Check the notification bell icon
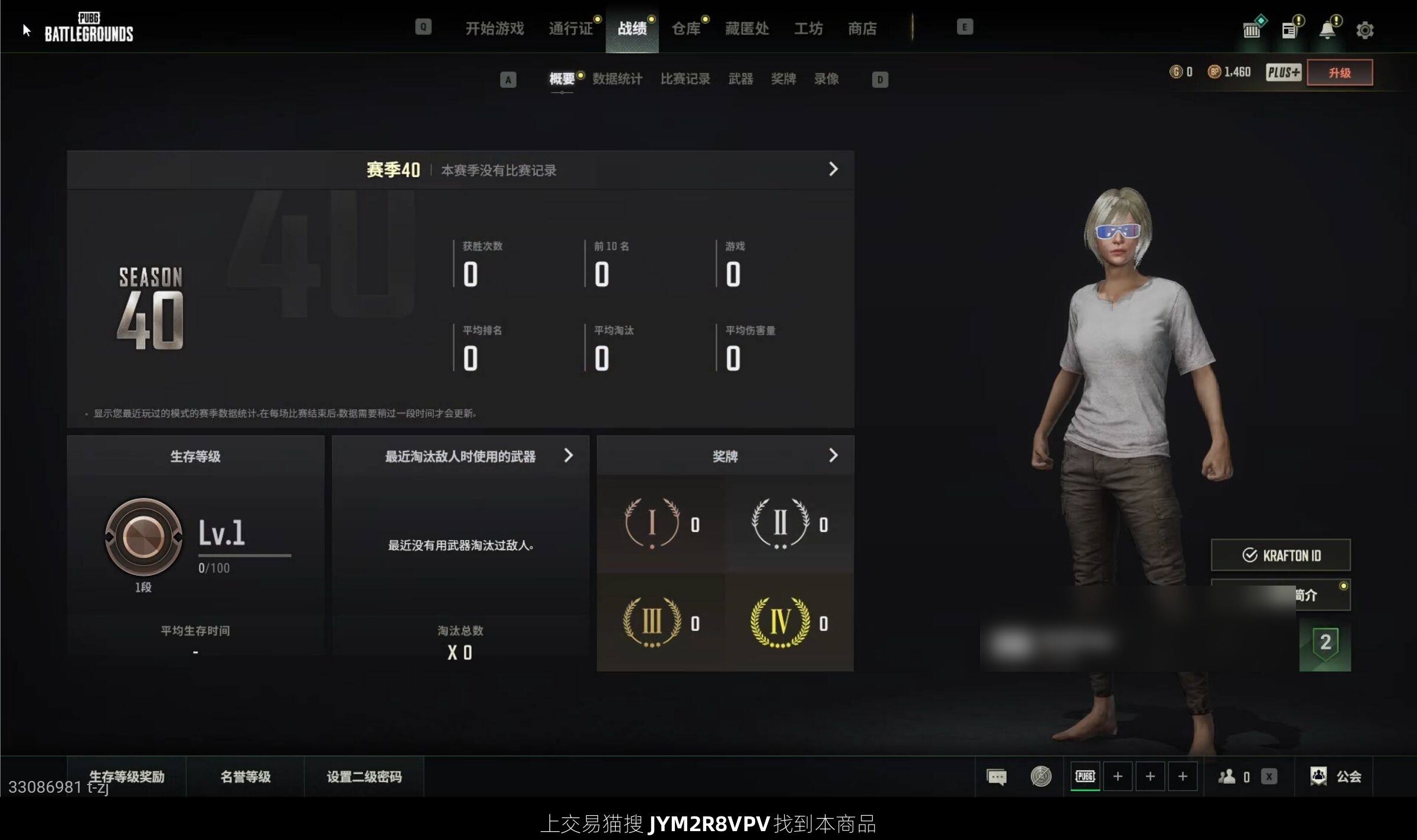This screenshot has width=1417, height=840. (x=1327, y=30)
